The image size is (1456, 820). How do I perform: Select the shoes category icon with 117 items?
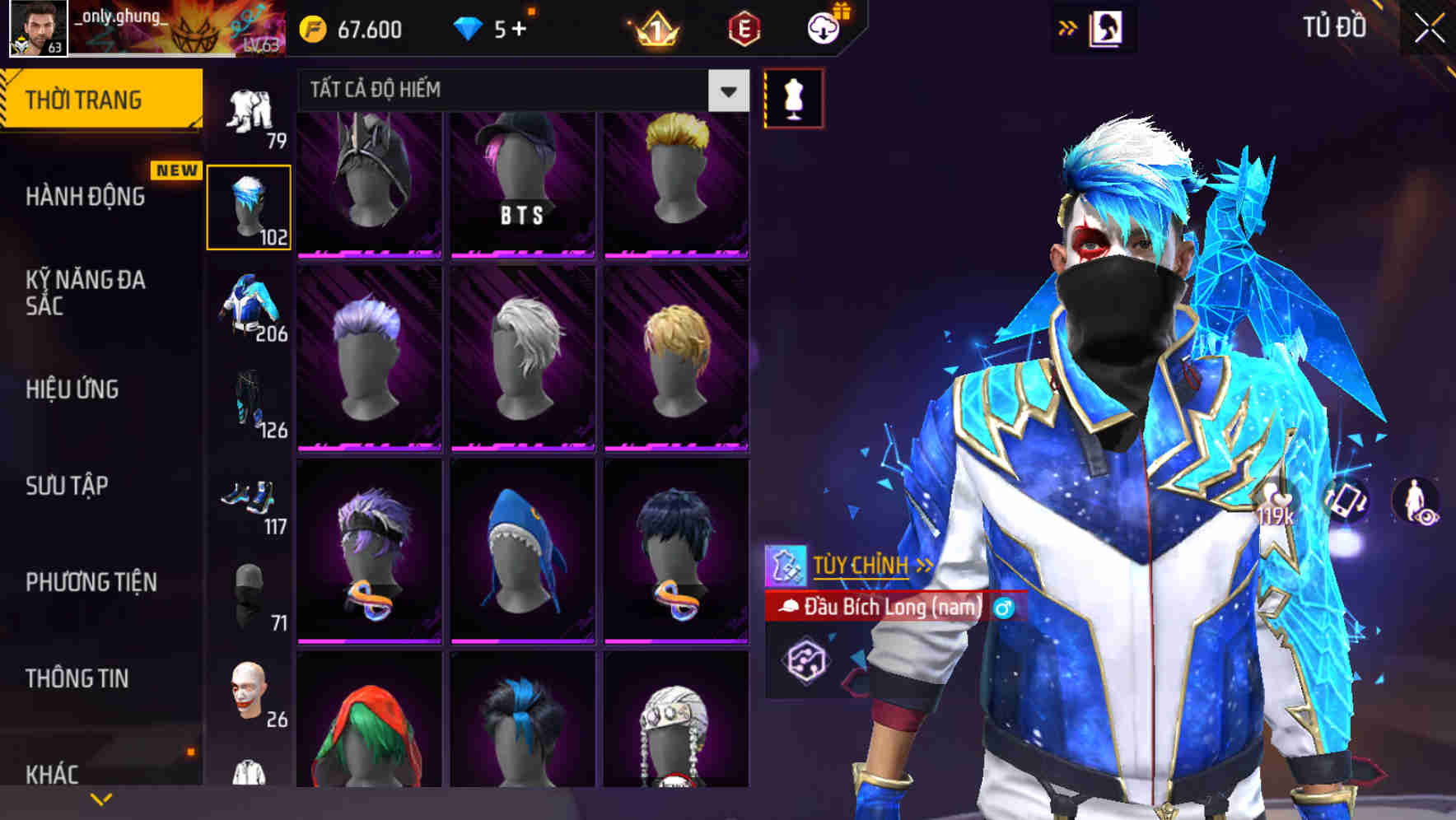click(x=250, y=498)
